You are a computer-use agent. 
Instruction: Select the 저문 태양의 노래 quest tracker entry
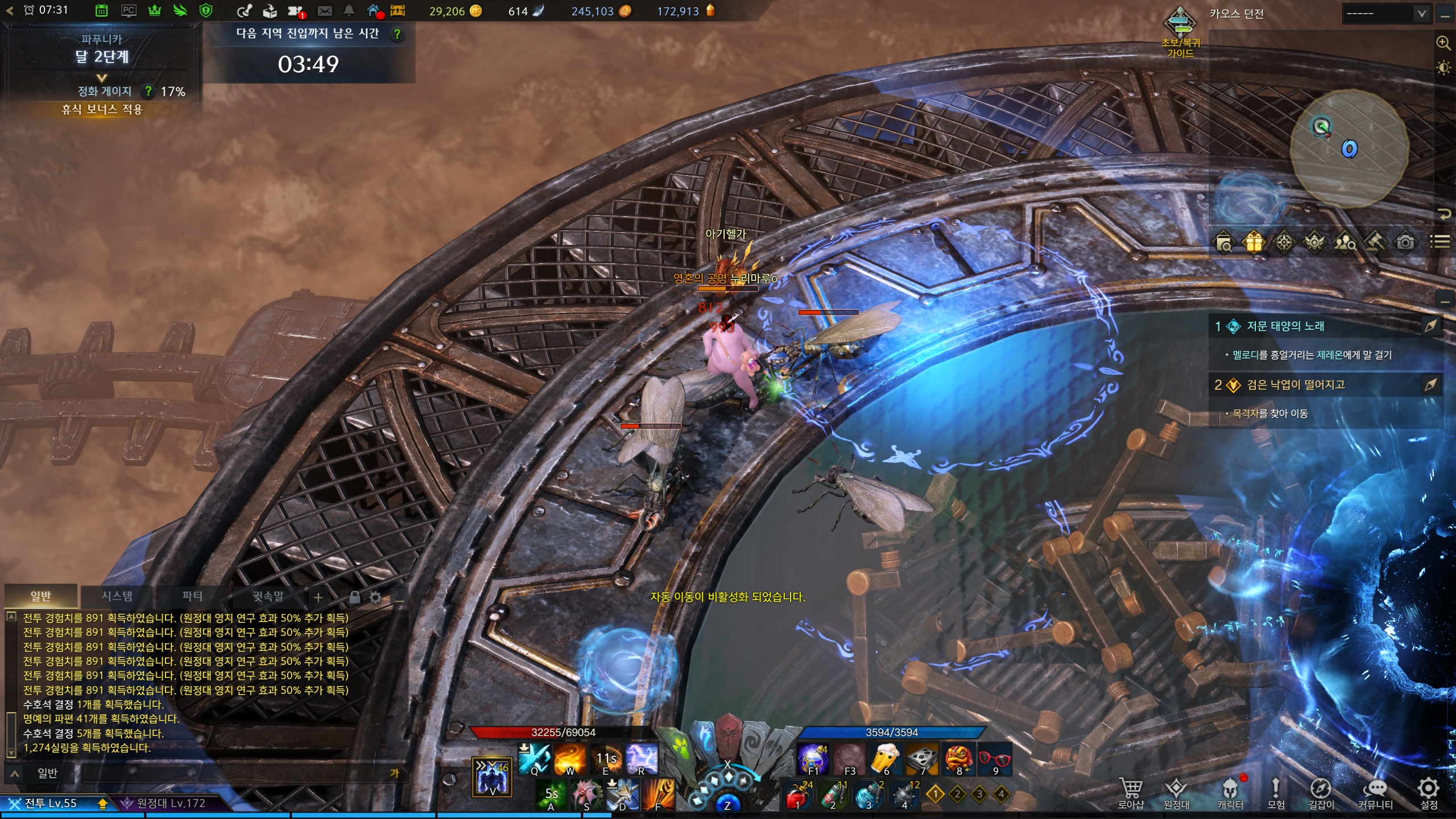point(1285,326)
